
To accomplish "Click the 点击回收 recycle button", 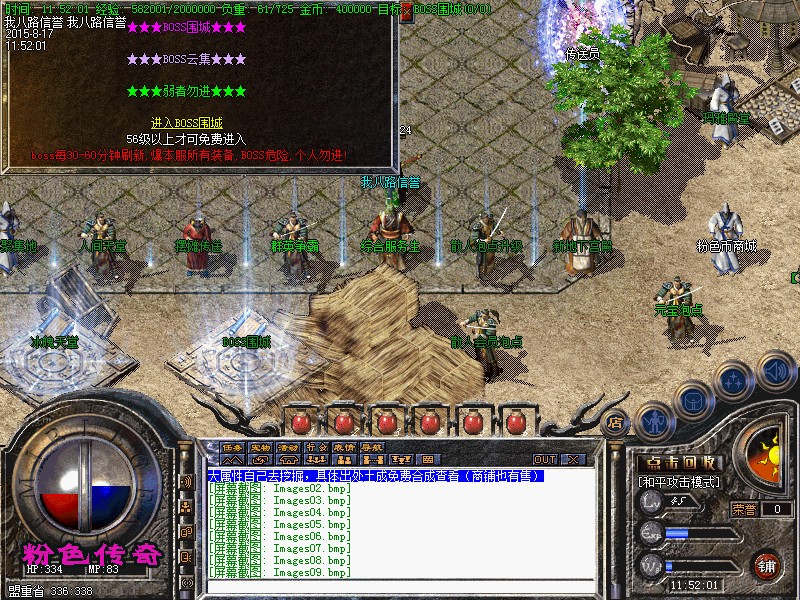I will (681, 463).
